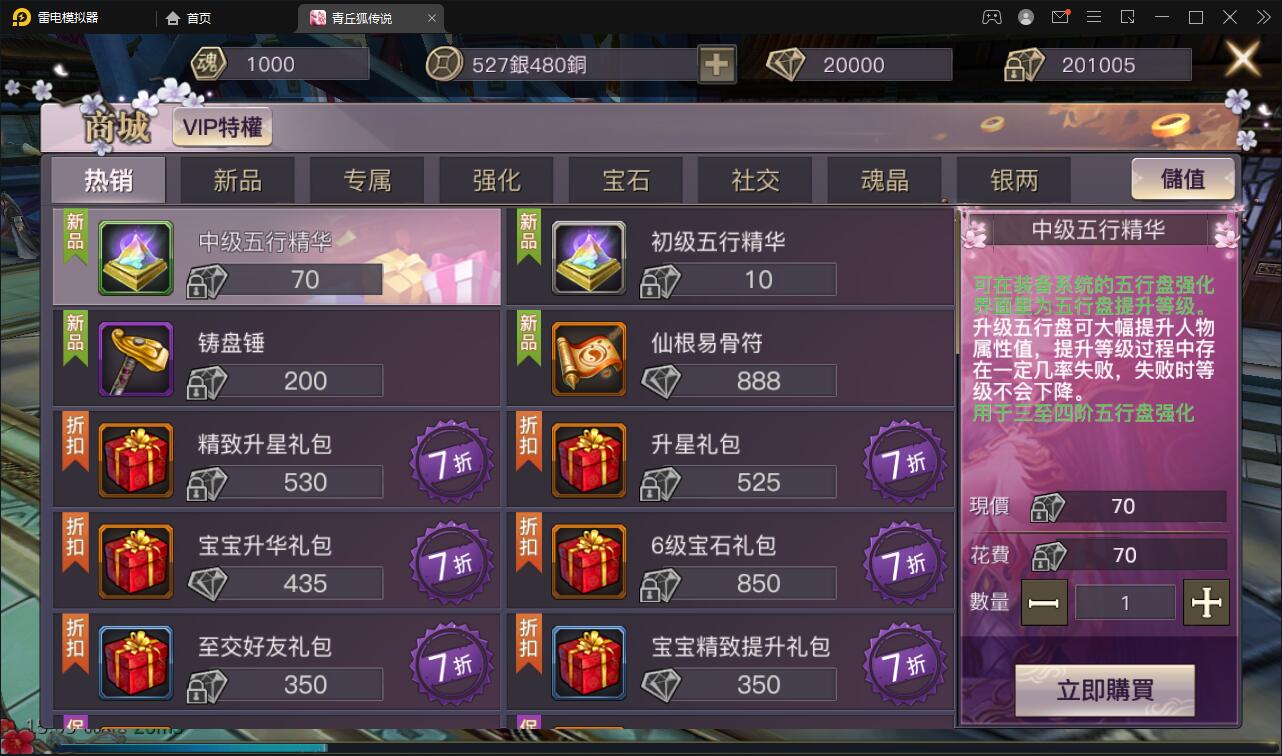Click the 7折 discount badge on 升星礼包

(903, 461)
